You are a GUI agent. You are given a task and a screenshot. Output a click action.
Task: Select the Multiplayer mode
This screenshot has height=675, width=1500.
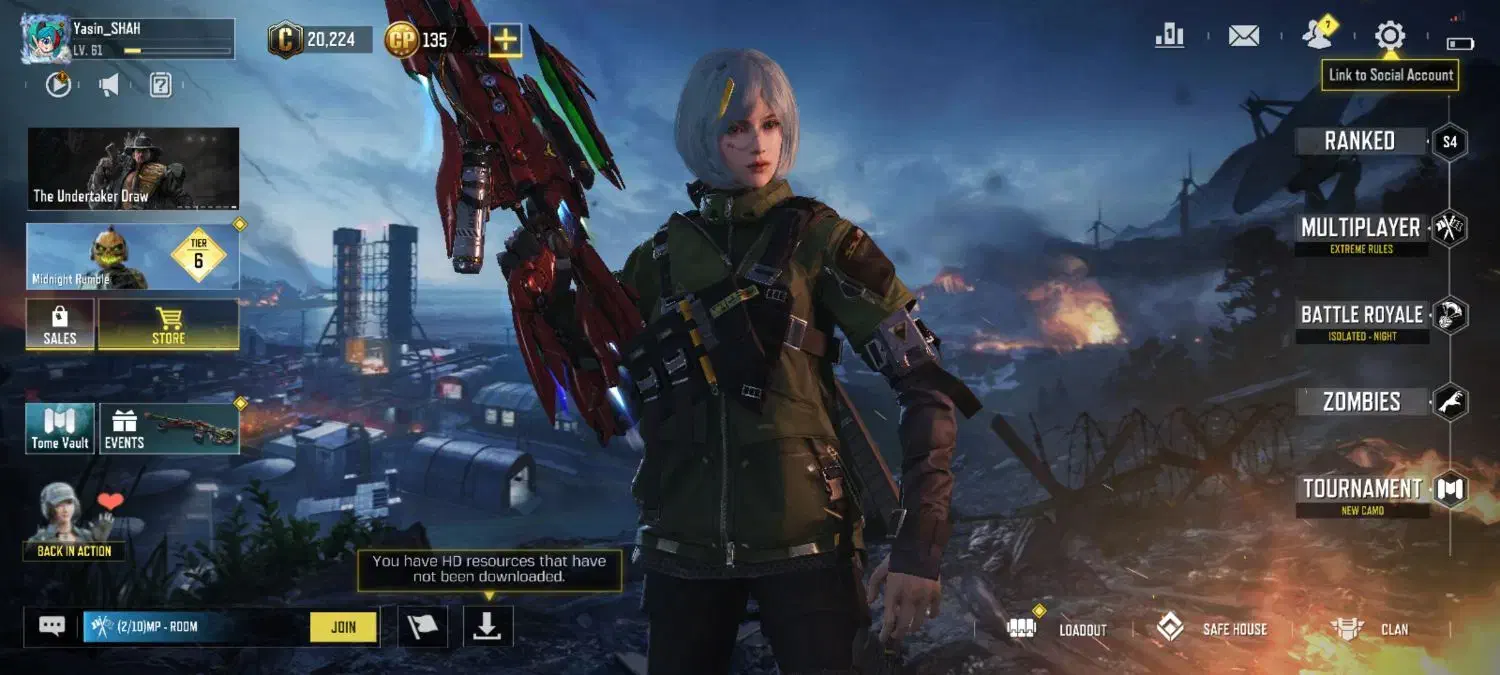1360,228
